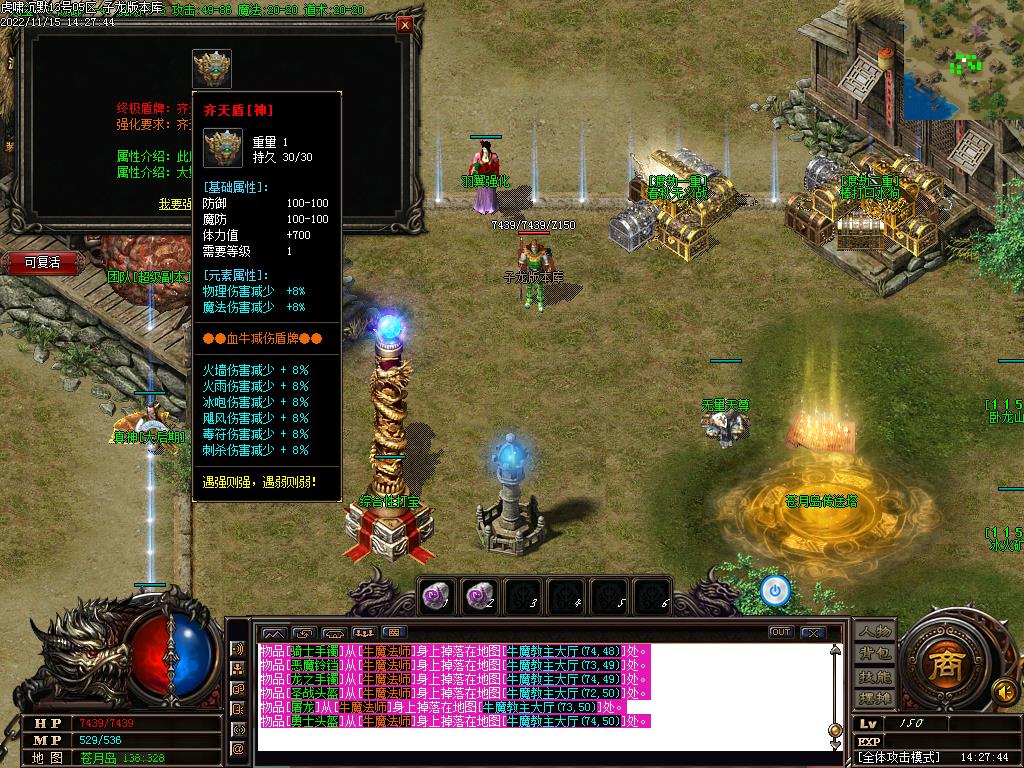Screen dimensions: 1024x768
Task: Click the blue power button icon
Action: pyautogui.click(x=774, y=591)
